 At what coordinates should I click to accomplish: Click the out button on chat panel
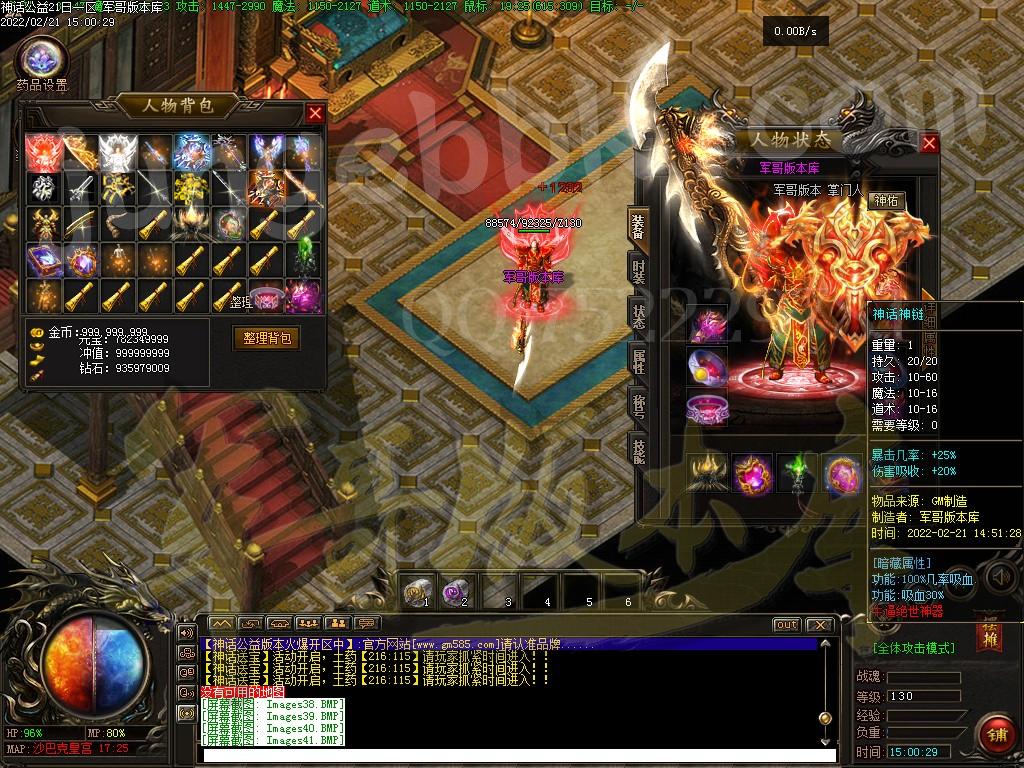[x=787, y=625]
